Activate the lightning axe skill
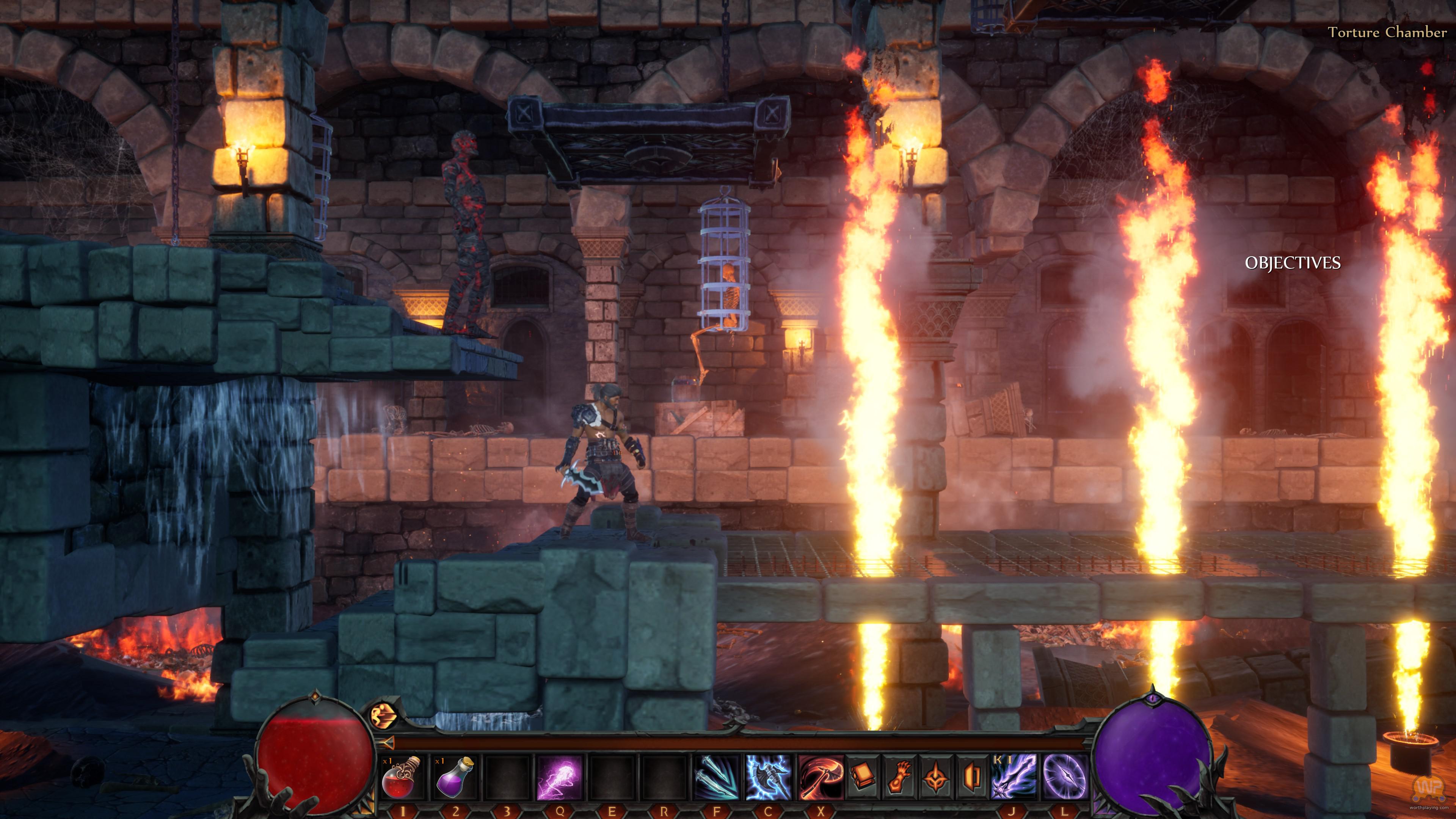 [768, 778]
